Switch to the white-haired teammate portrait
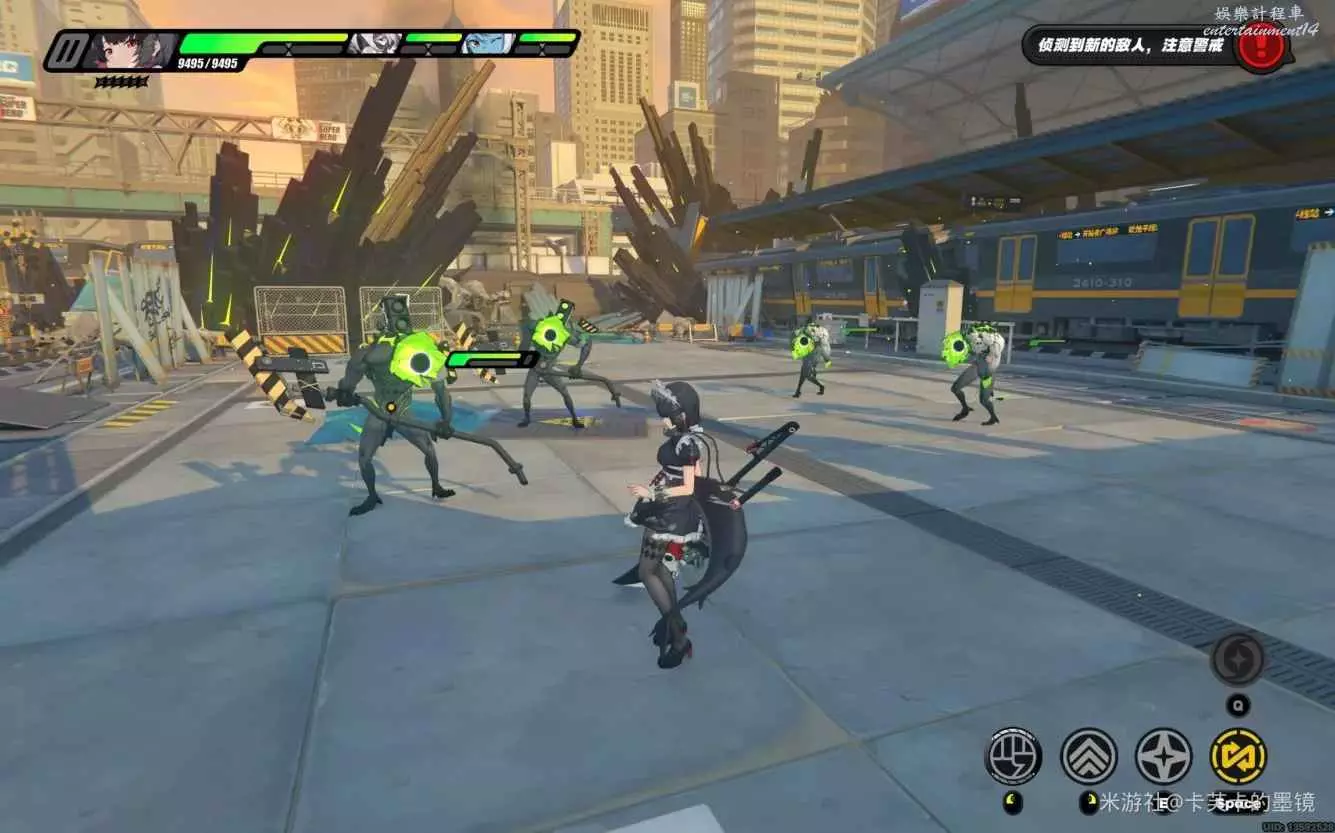 (375, 43)
